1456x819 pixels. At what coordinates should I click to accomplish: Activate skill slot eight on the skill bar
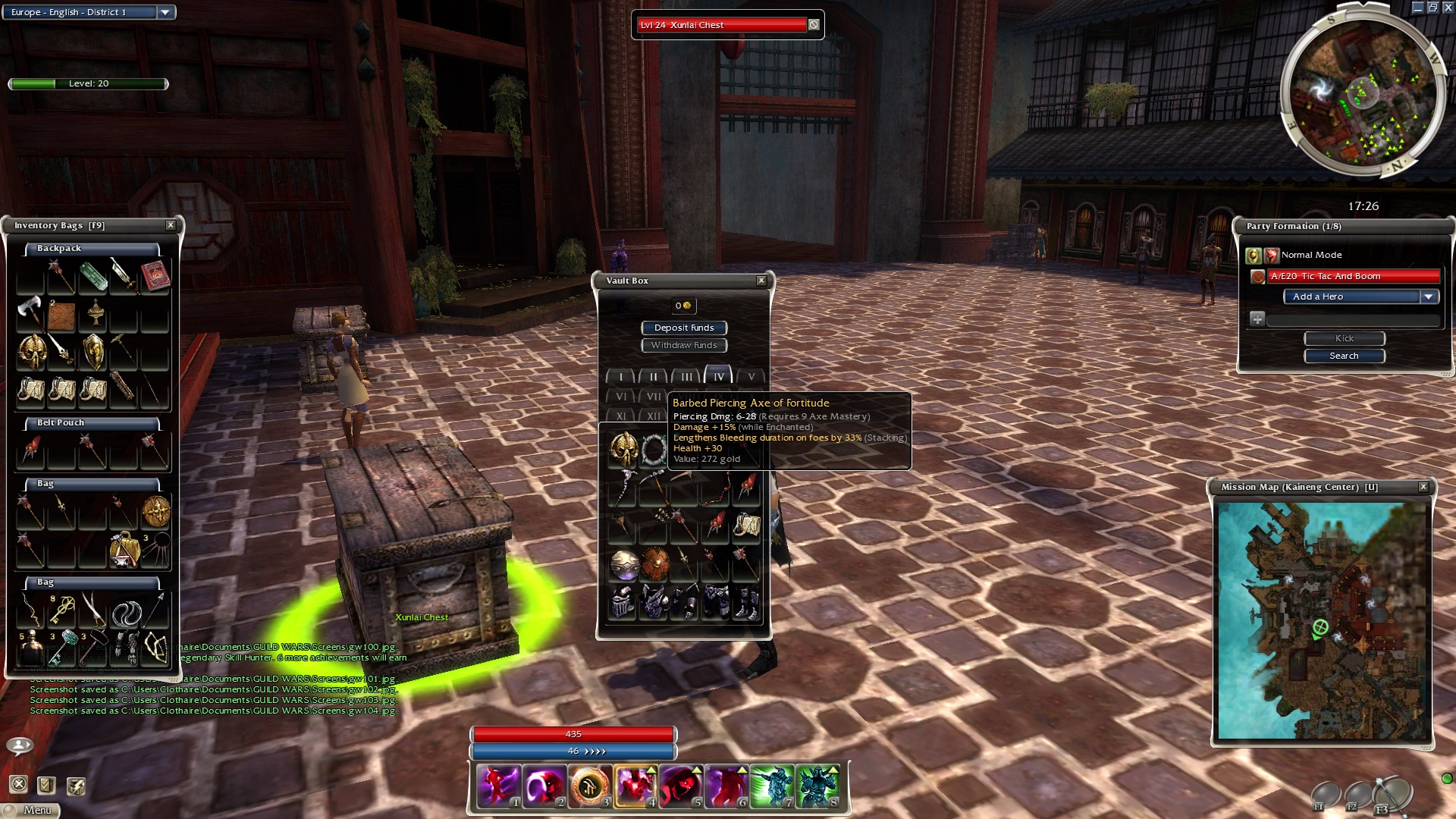pyautogui.click(x=817, y=785)
